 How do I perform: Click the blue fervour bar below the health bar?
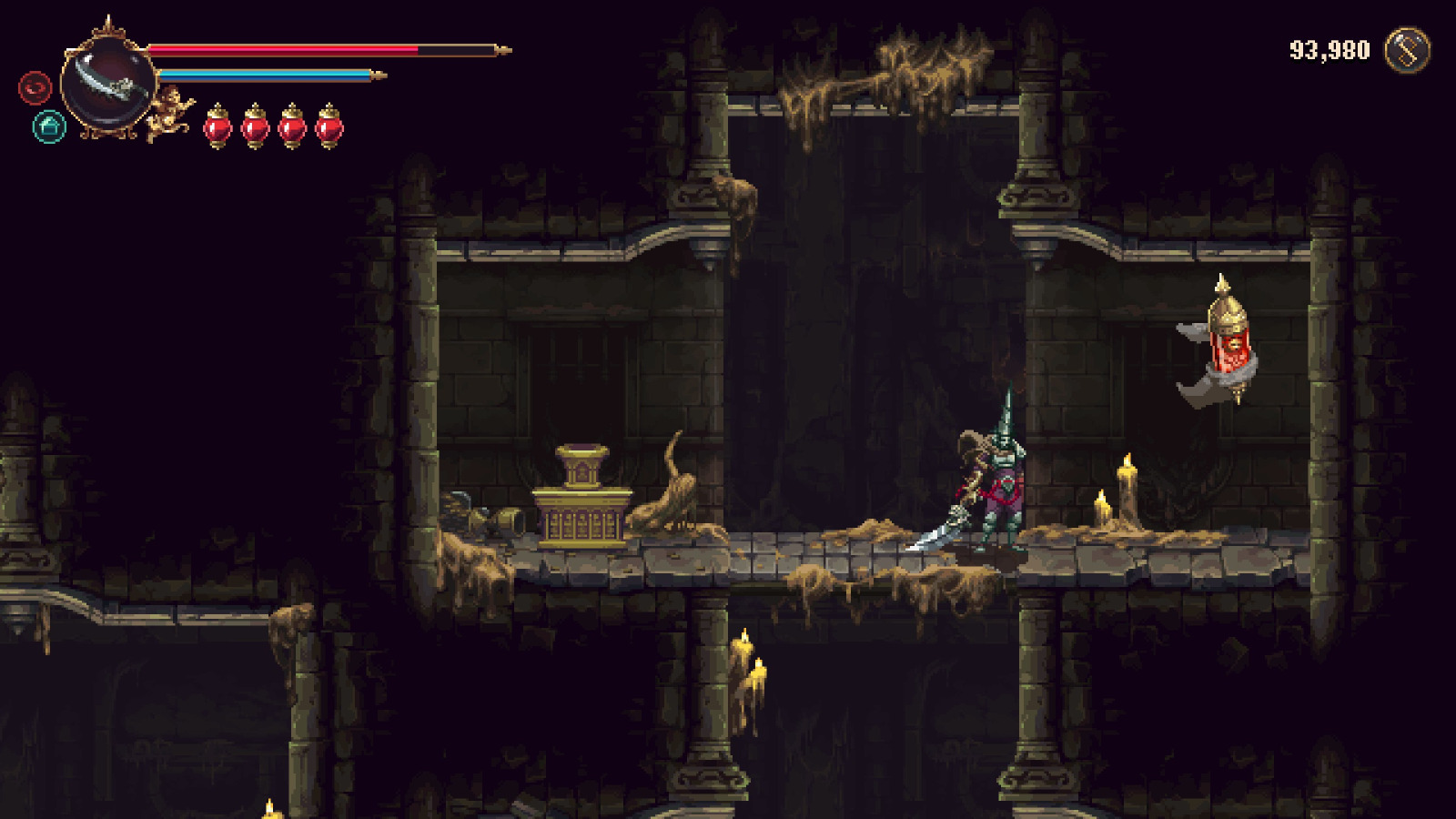[x=264, y=76]
